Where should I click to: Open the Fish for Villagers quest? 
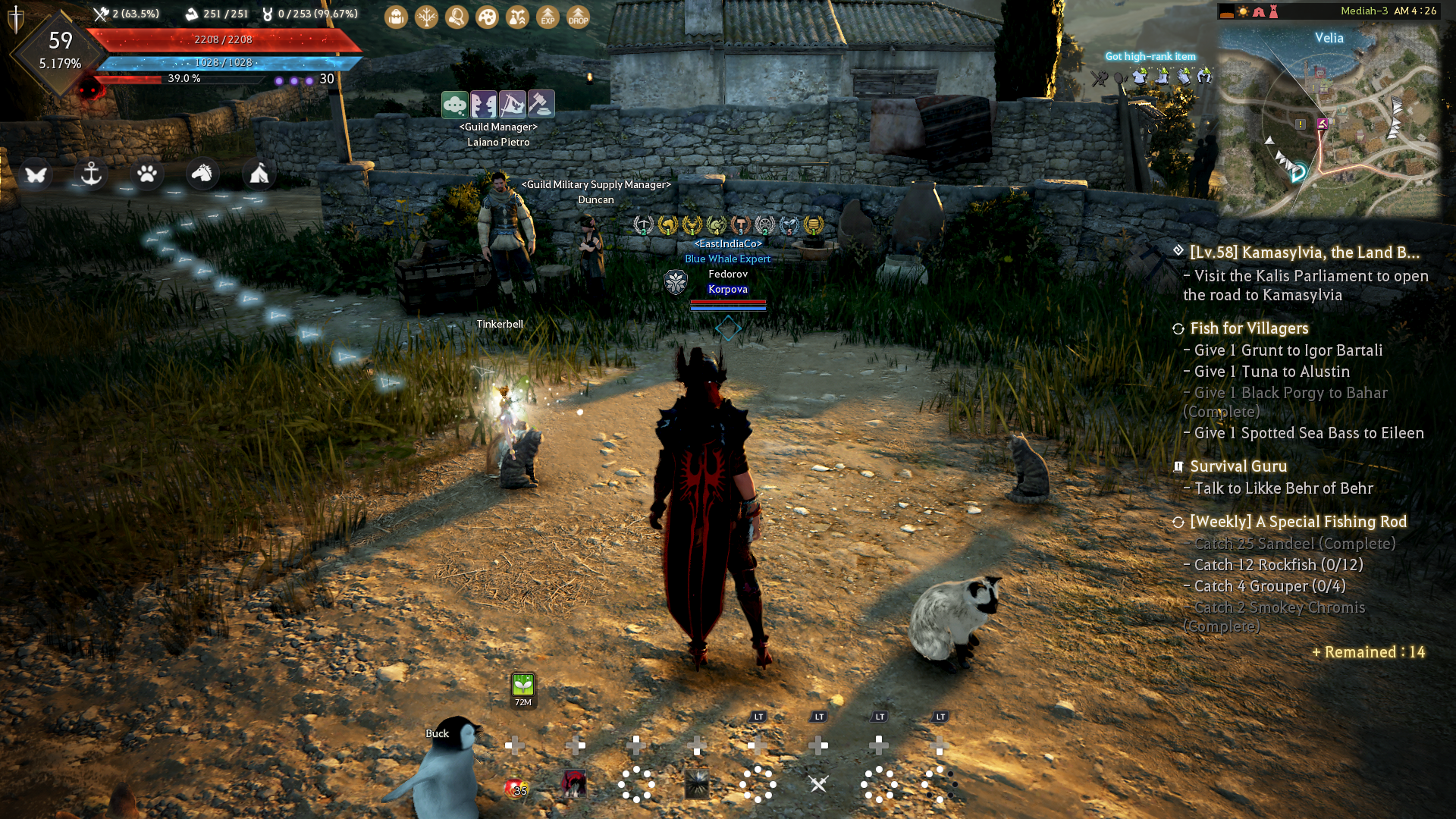(1249, 328)
